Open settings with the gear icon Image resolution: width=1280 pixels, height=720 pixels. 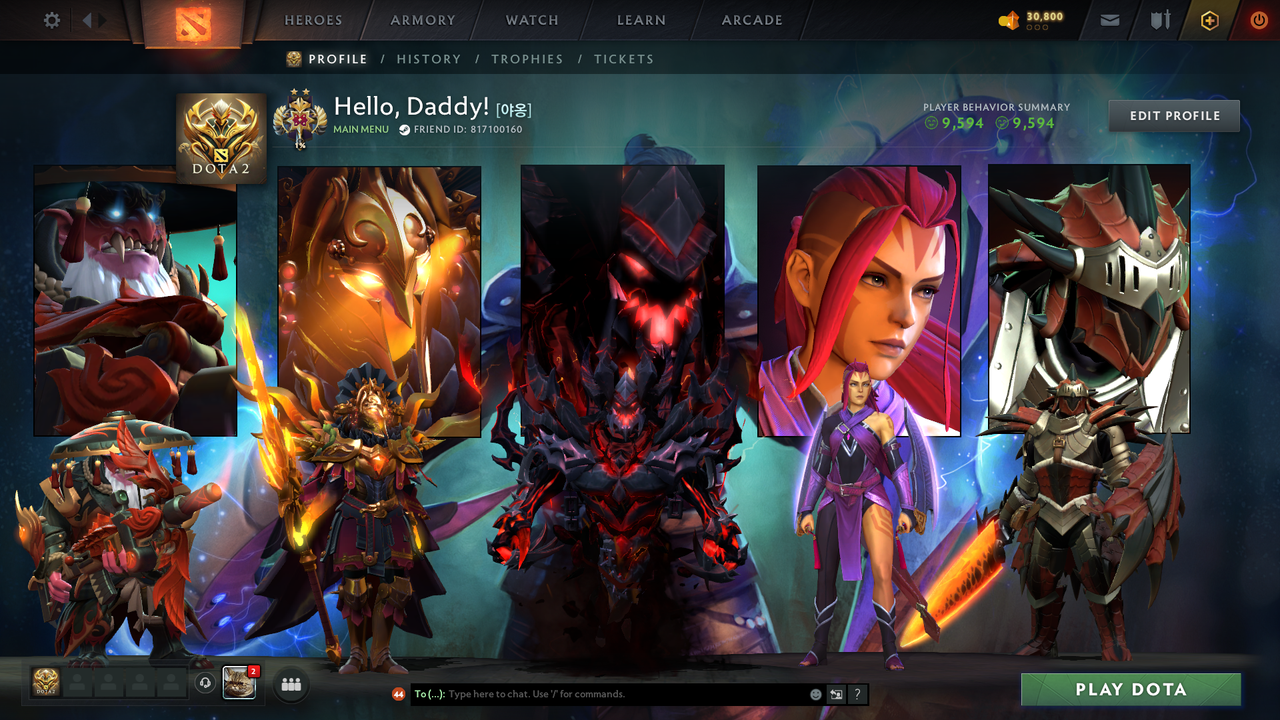pos(51,19)
